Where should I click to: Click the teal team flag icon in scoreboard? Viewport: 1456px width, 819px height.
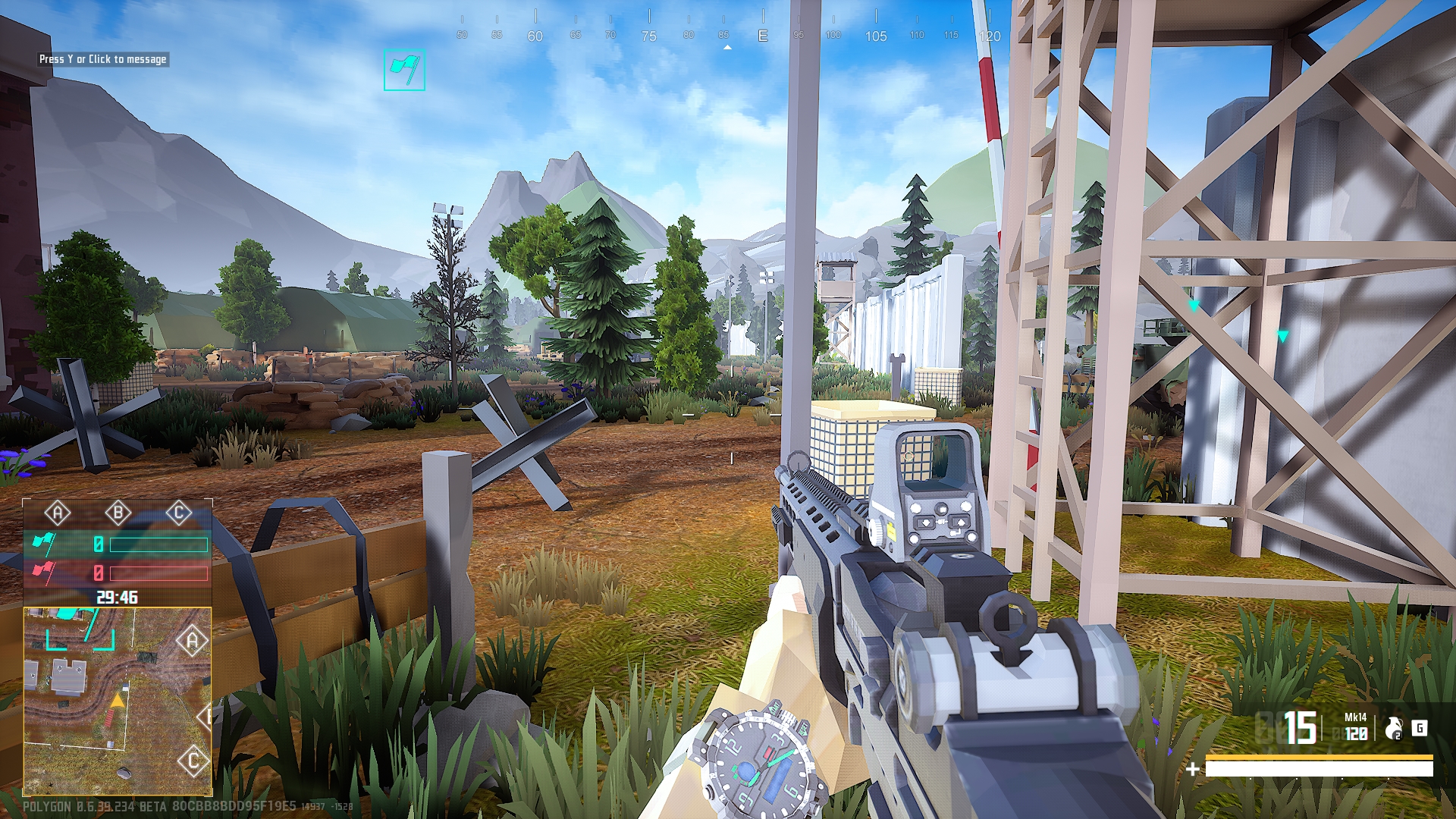click(43, 544)
